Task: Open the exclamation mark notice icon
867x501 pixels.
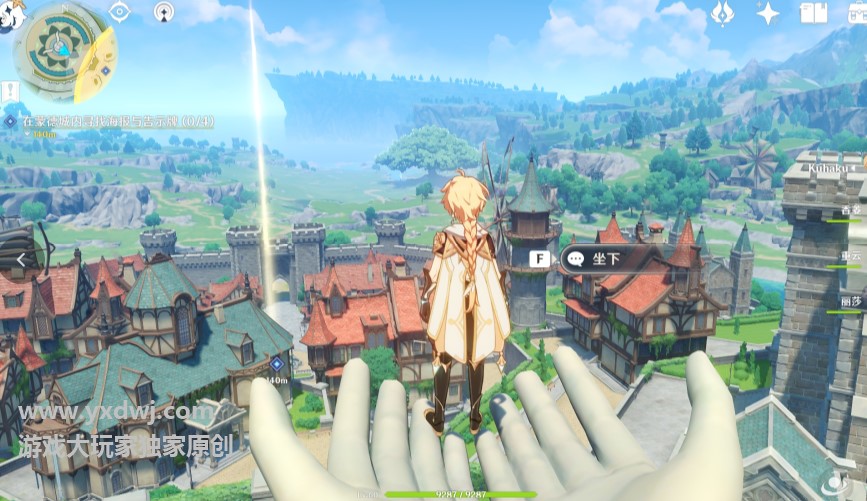Action: tap(10, 92)
